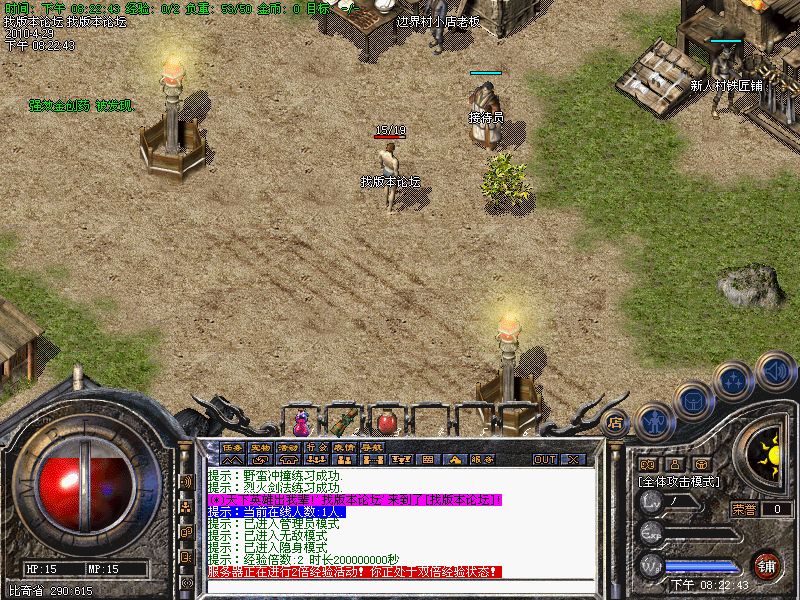This screenshot has height=600, width=800.
Task: Open the 活动 events tab
Action: click(289, 447)
